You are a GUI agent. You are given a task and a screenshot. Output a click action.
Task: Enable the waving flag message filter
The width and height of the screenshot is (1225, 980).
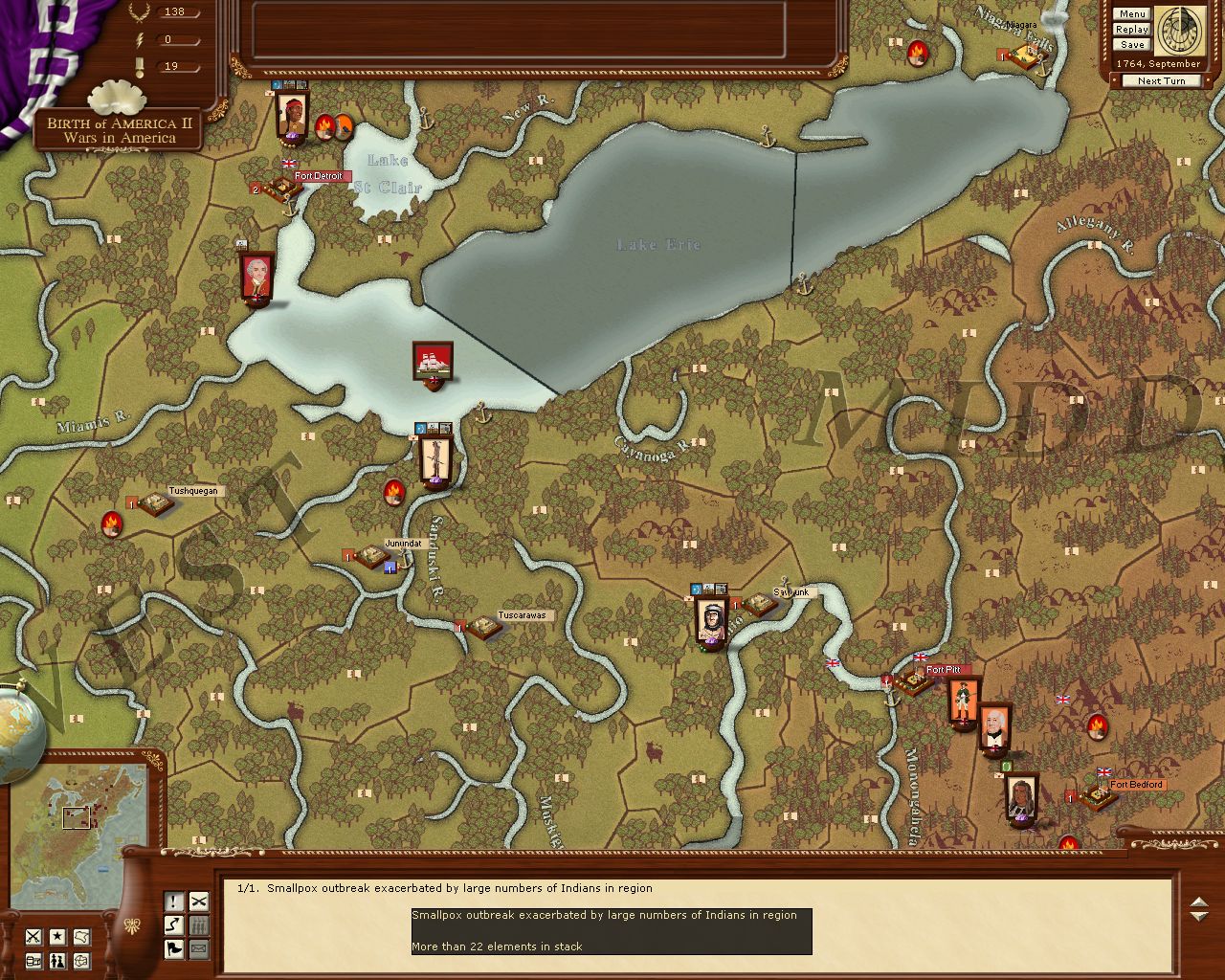coord(174,949)
